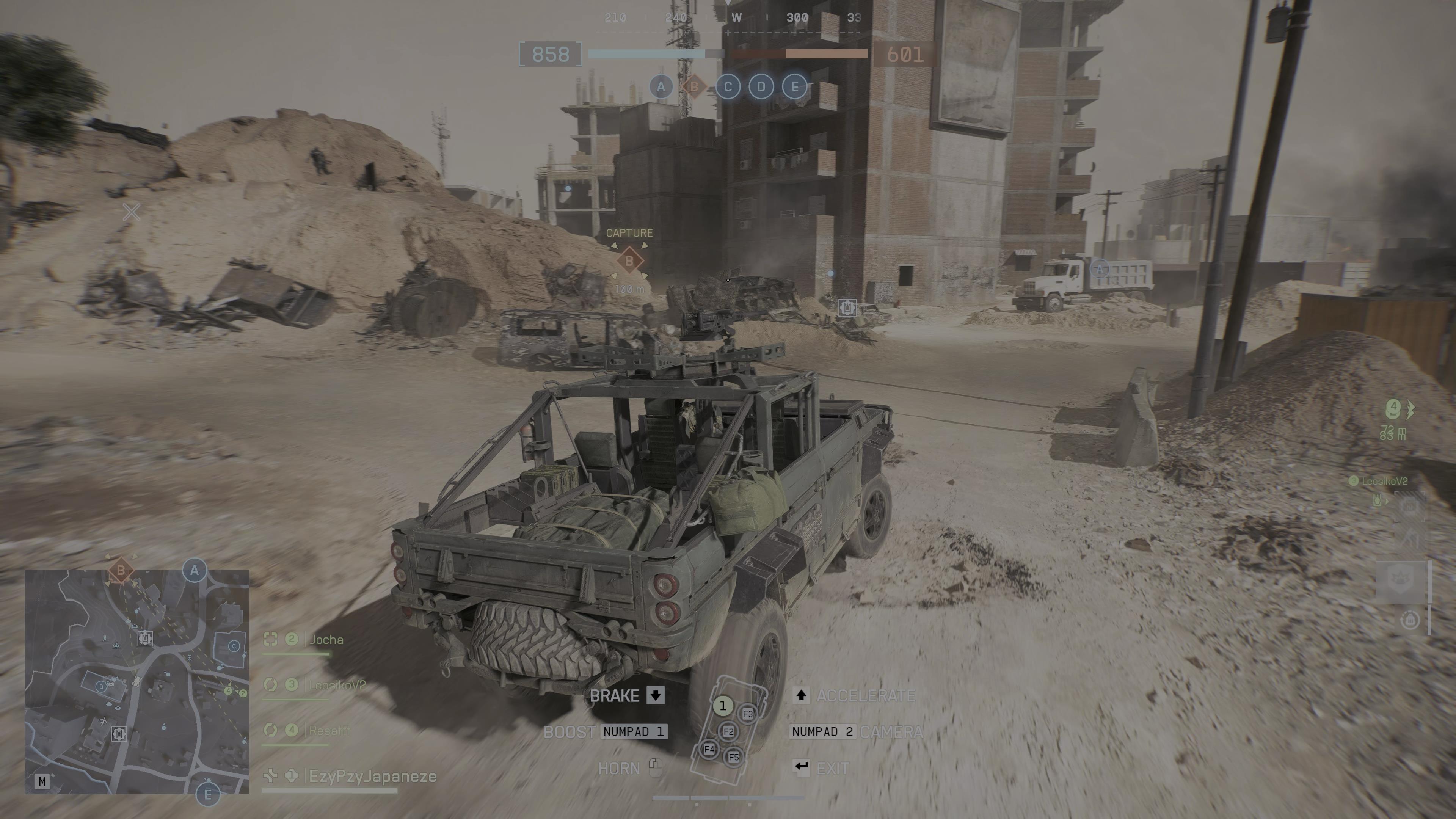
Task: Switch to seat F3 in the vehicle diagram
Action: (748, 714)
